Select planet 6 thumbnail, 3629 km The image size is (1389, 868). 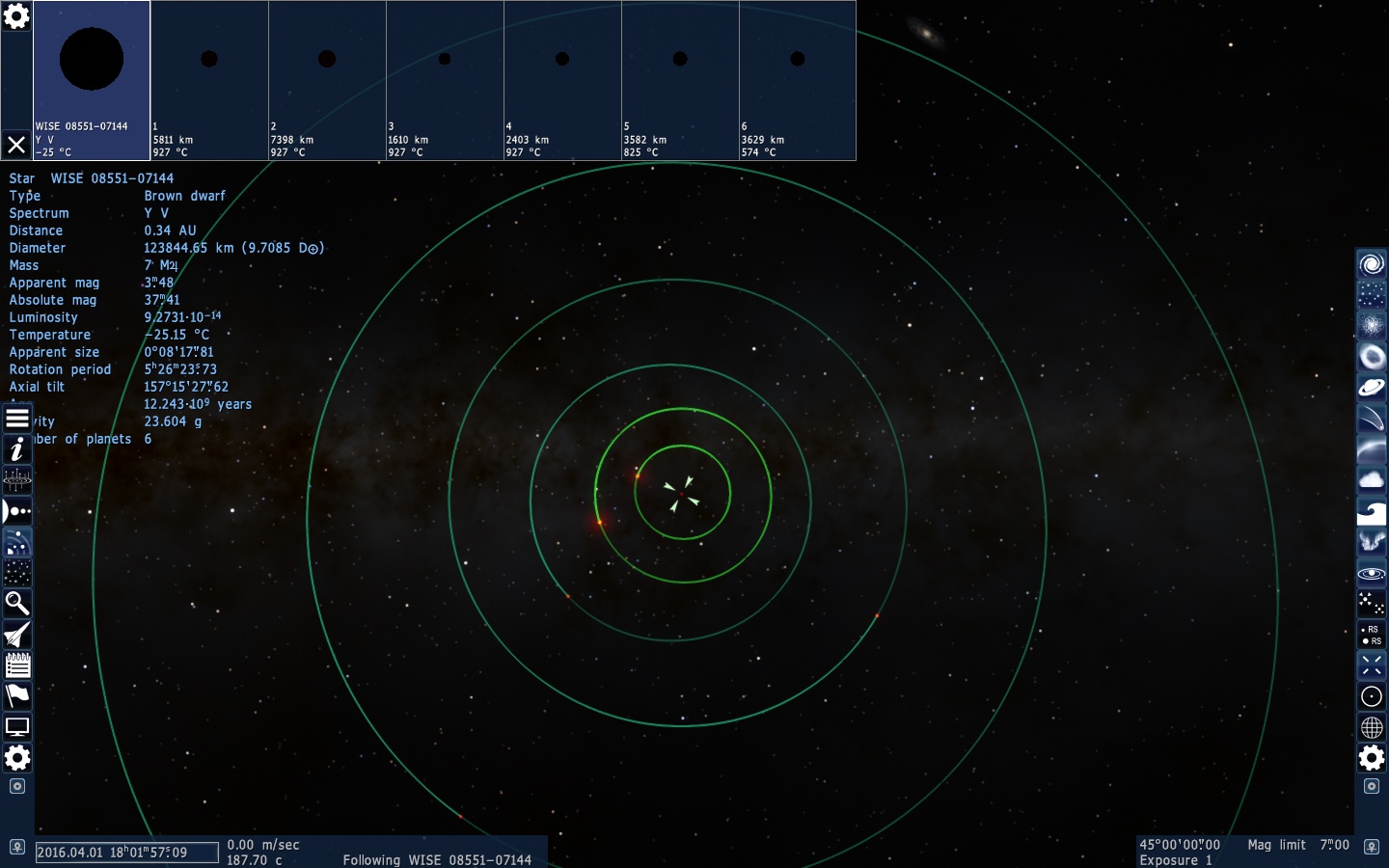click(x=798, y=80)
